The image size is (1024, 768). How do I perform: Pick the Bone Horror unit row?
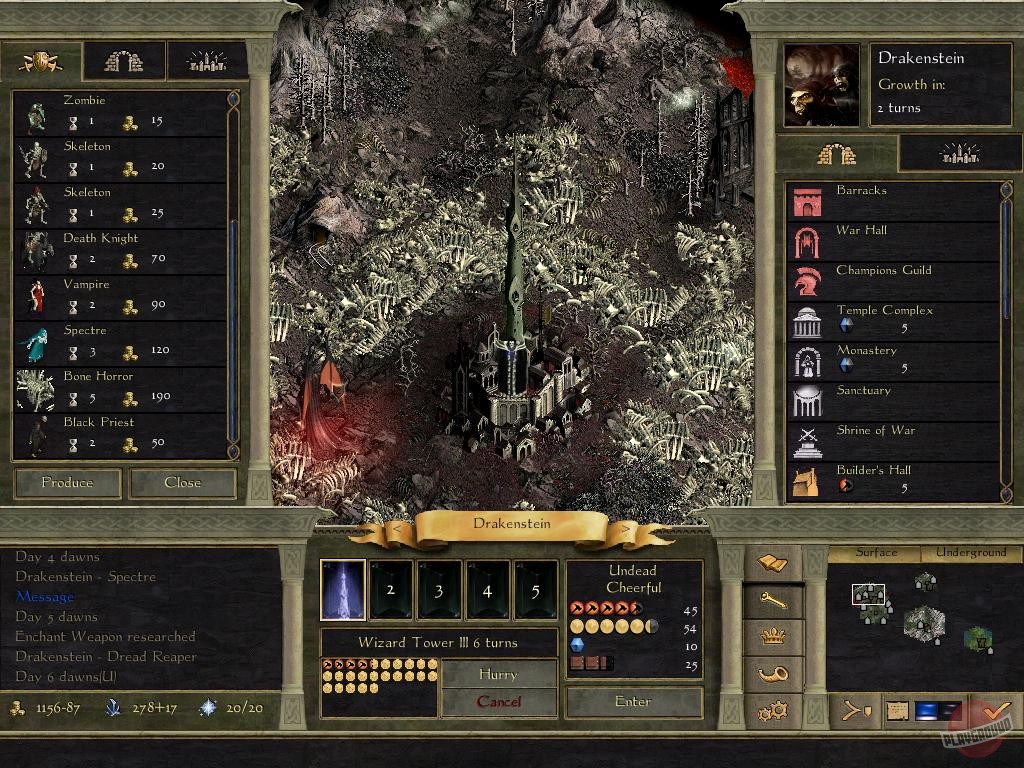122,388
